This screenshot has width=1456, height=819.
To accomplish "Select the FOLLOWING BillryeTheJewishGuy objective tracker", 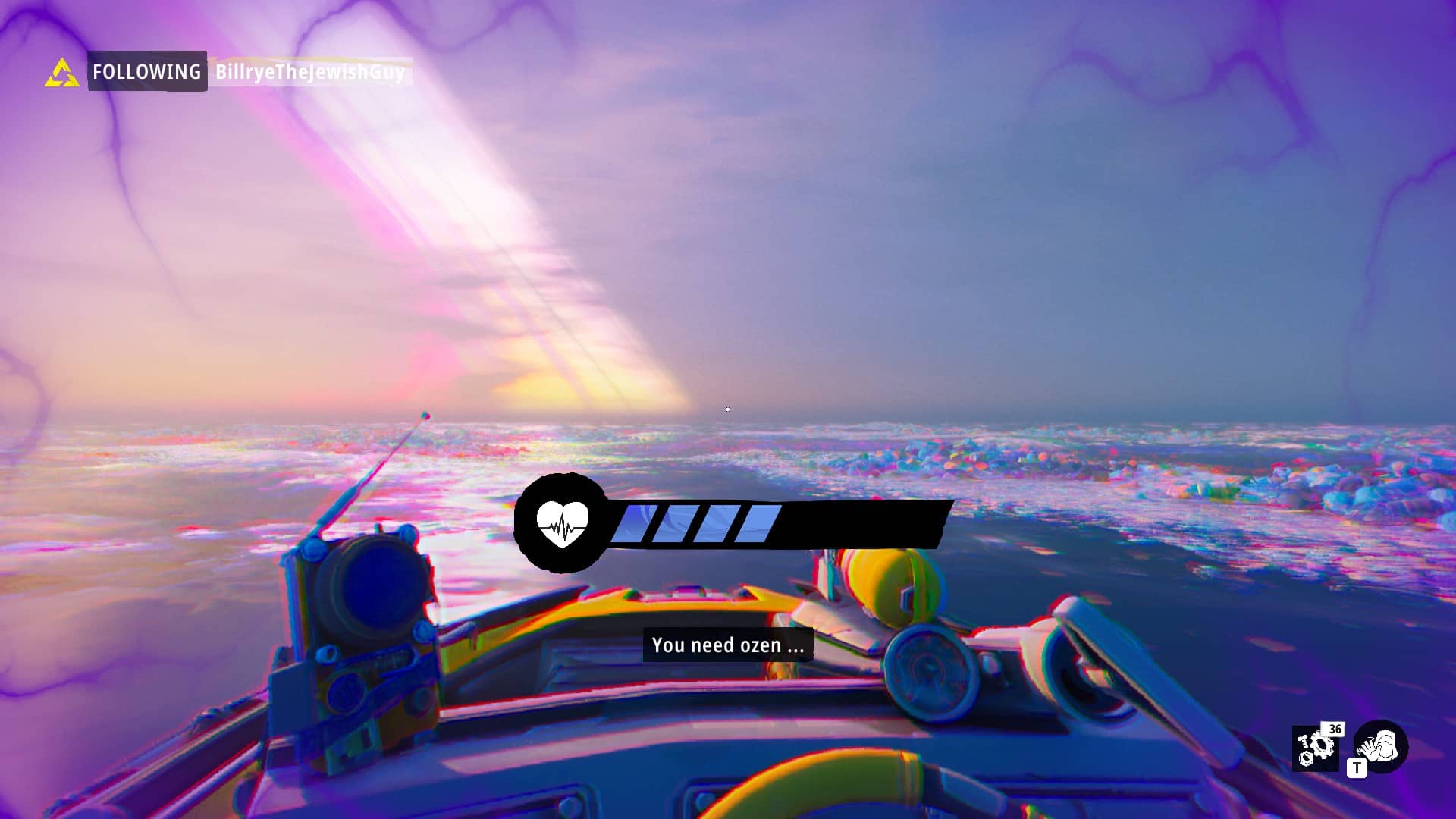I will coord(249,71).
